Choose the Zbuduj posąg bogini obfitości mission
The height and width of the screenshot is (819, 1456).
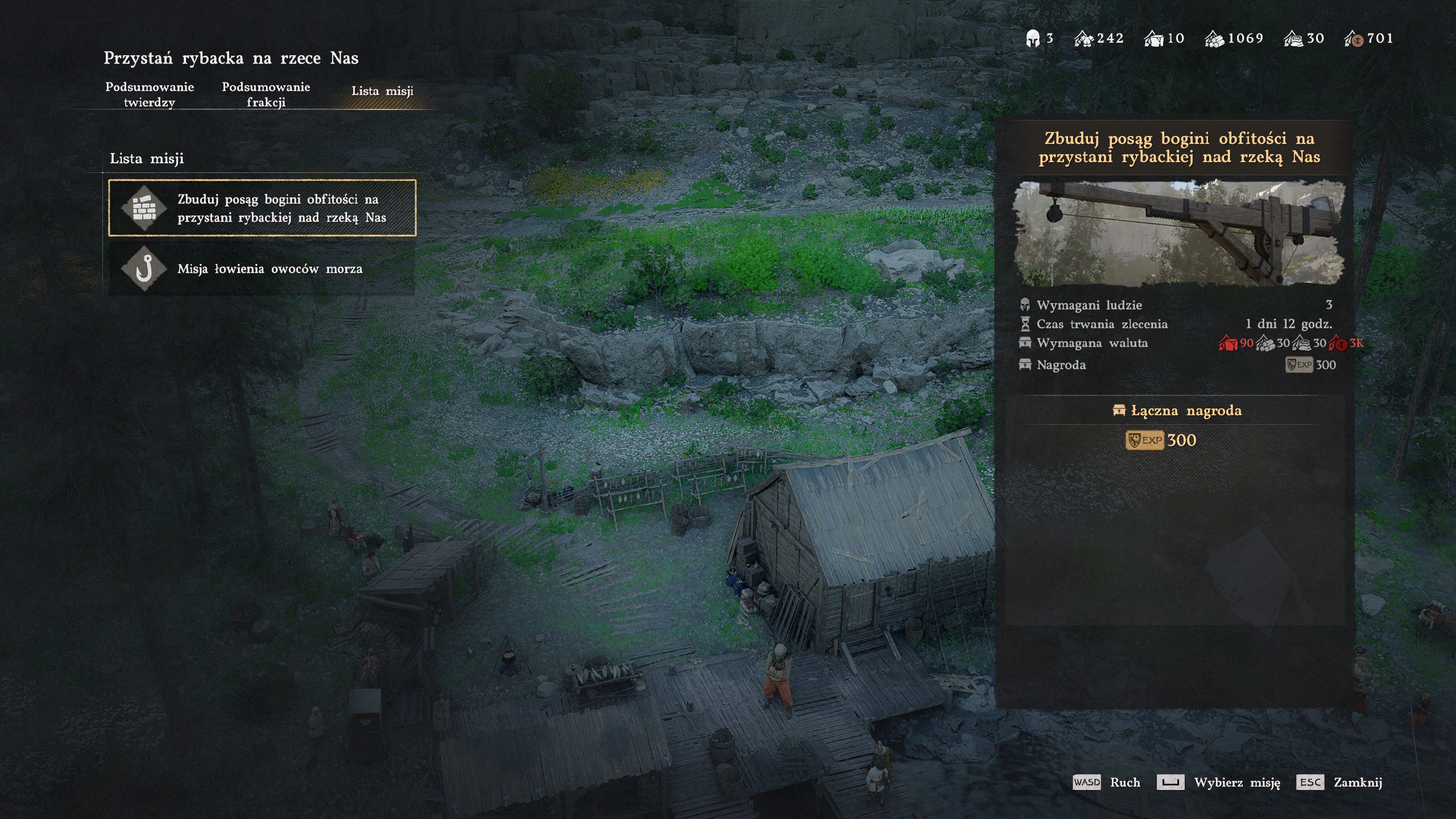pos(262,208)
